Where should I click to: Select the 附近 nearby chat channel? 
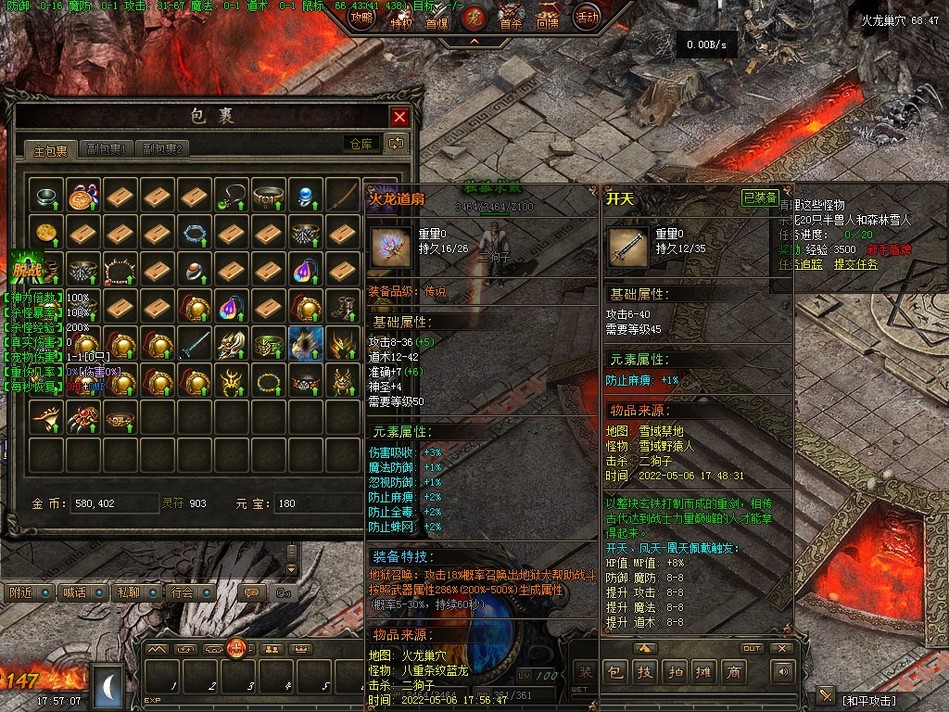23,592
